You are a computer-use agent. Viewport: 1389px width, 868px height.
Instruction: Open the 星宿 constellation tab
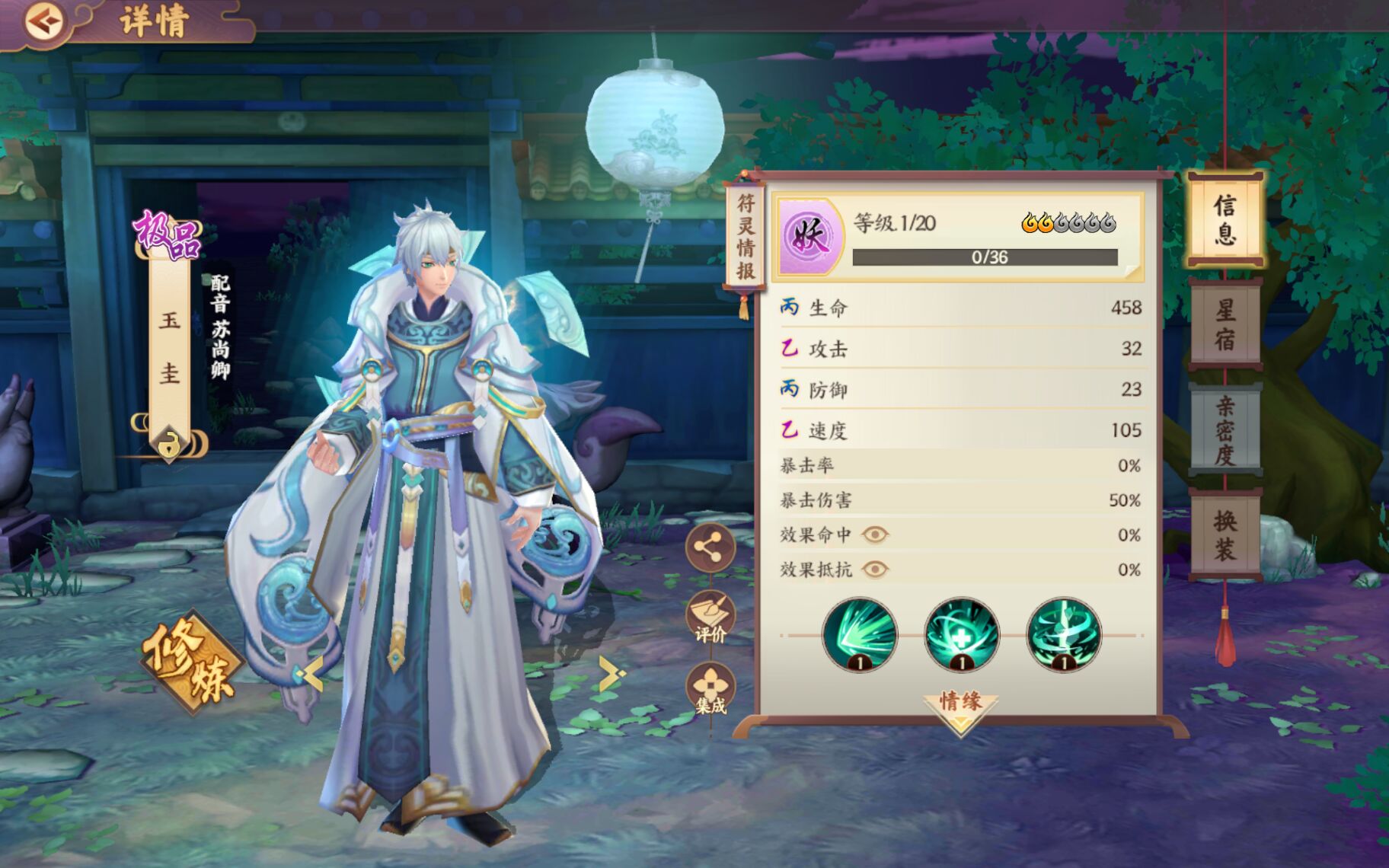pyautogui.click(x=1225, y=324)
